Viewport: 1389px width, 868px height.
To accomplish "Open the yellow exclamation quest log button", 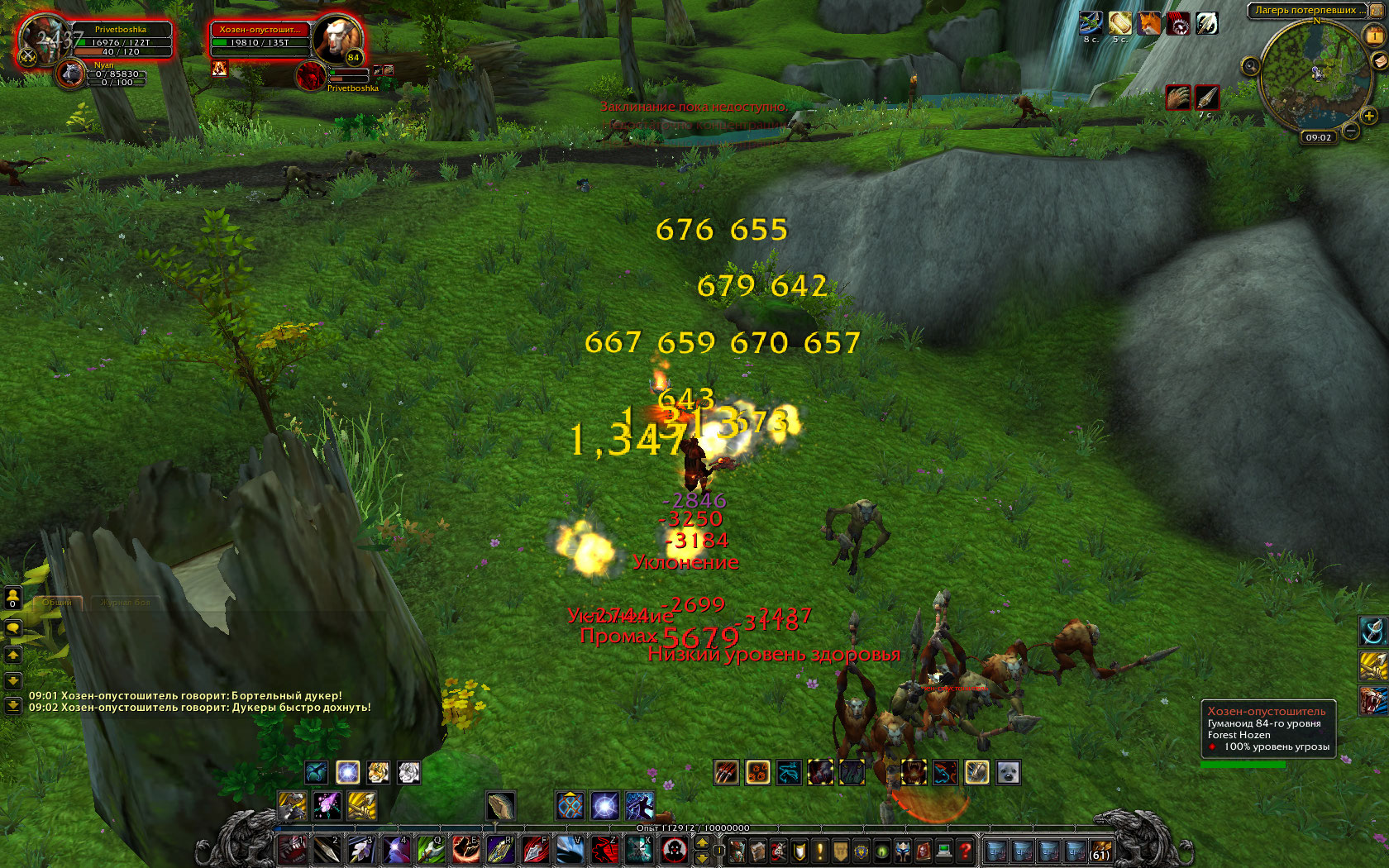I will pos(819,850).
